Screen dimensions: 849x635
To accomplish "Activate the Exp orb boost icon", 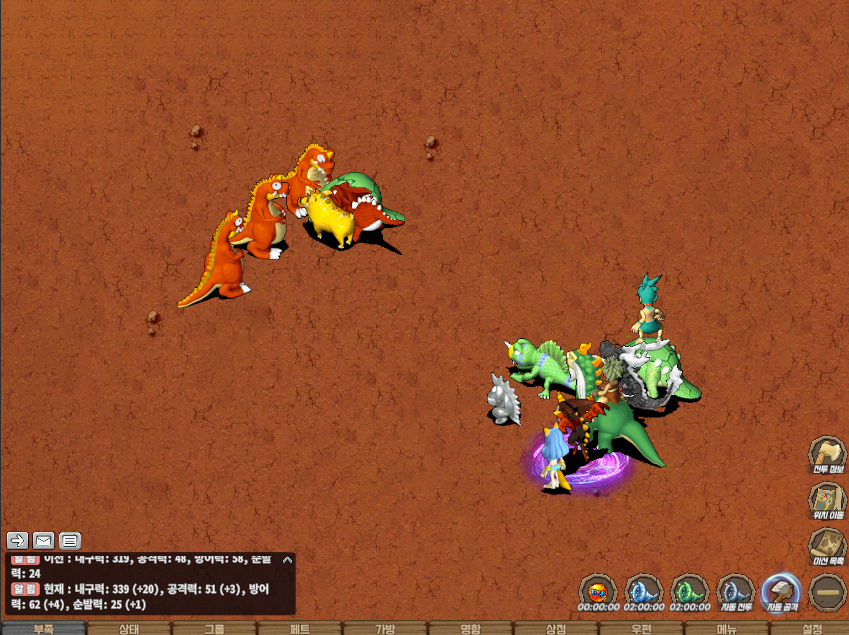I will 598,591.
